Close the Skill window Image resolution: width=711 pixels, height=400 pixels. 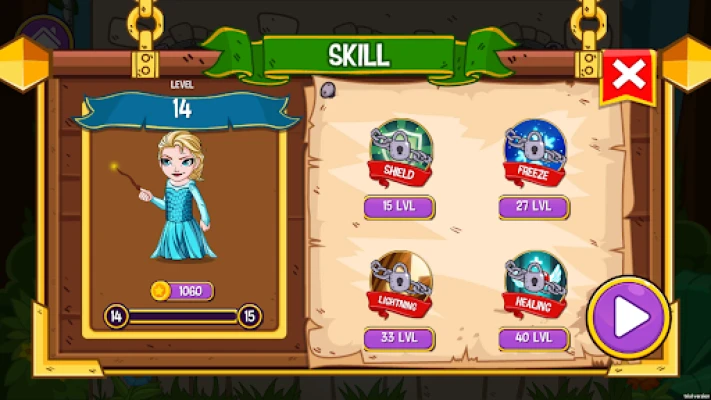[627, 76]
